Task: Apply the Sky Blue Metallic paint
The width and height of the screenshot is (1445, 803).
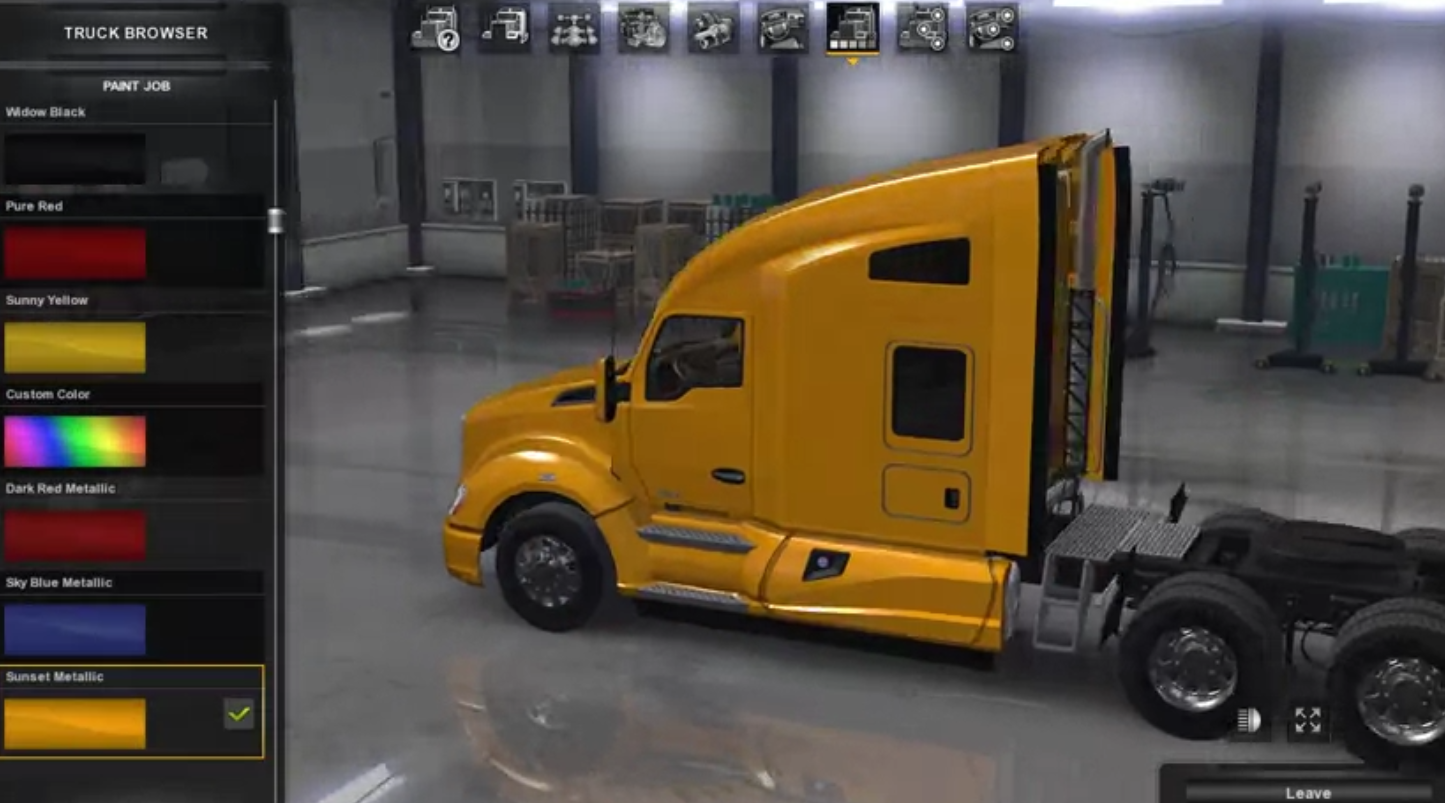Action: pyautogui.click(x=75, y=629)
